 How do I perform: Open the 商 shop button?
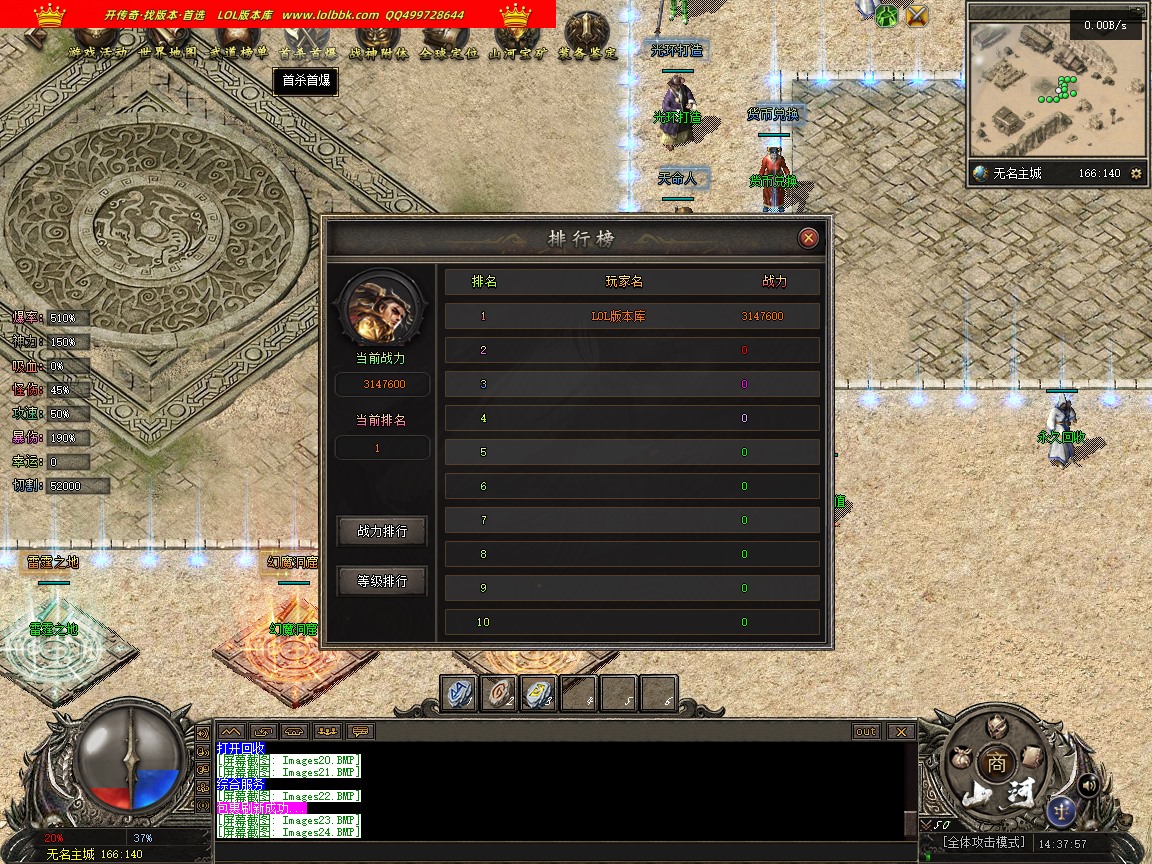click(996, 762)
